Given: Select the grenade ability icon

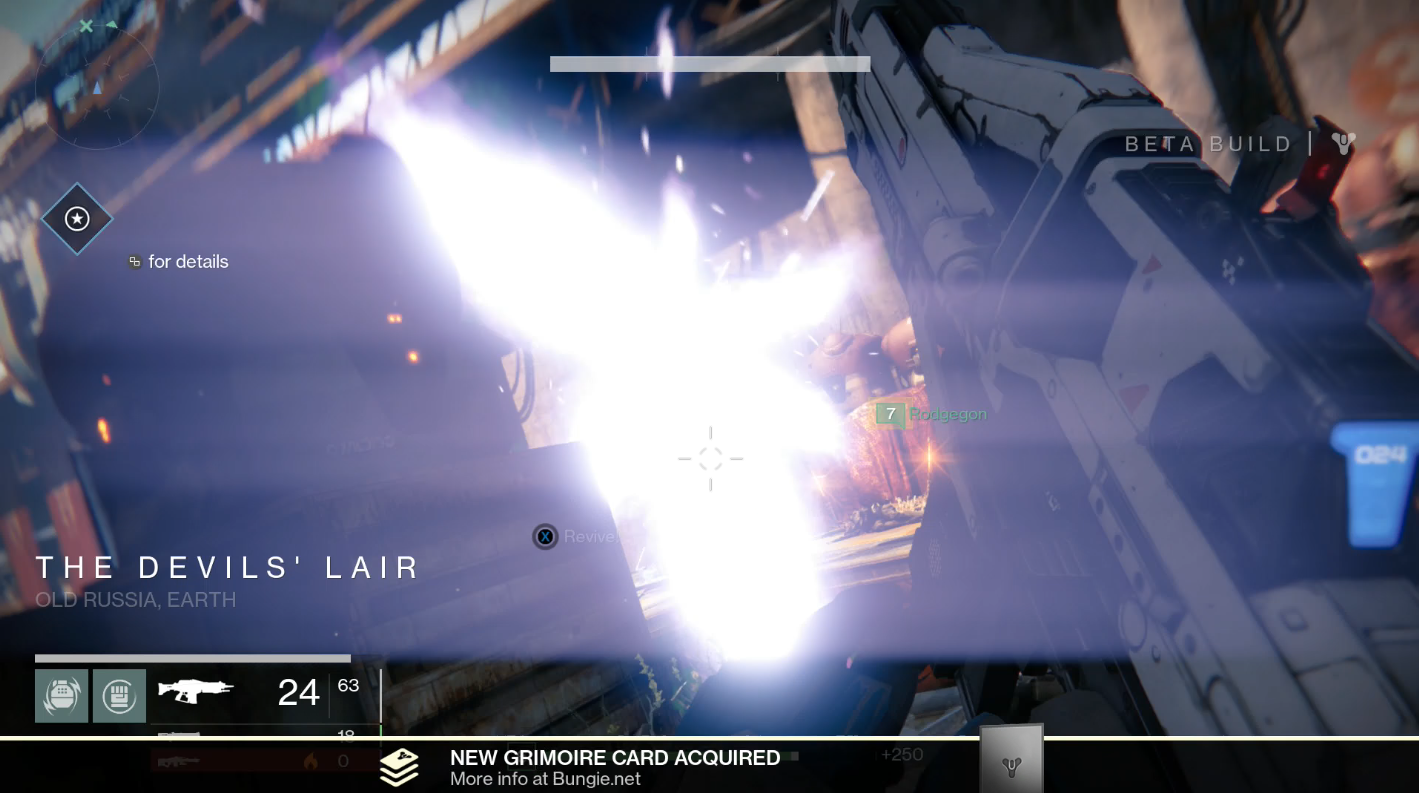Looking at the screenshot, I should pos(62,695).
